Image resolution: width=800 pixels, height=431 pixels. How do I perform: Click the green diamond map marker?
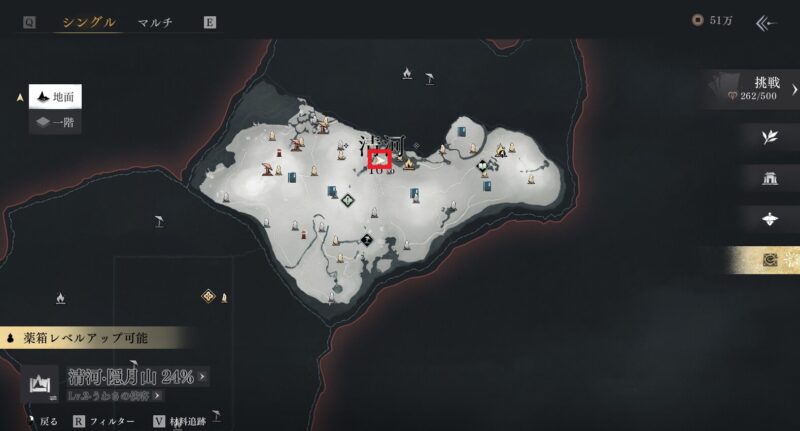[346, 200]
